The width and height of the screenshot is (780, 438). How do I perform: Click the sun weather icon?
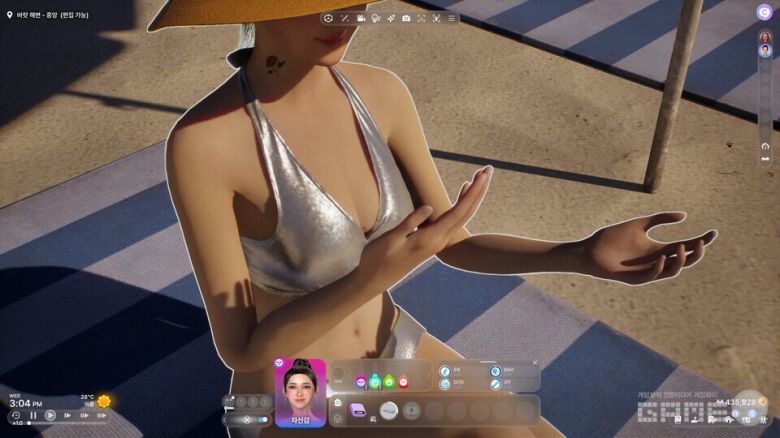[104, 402]
